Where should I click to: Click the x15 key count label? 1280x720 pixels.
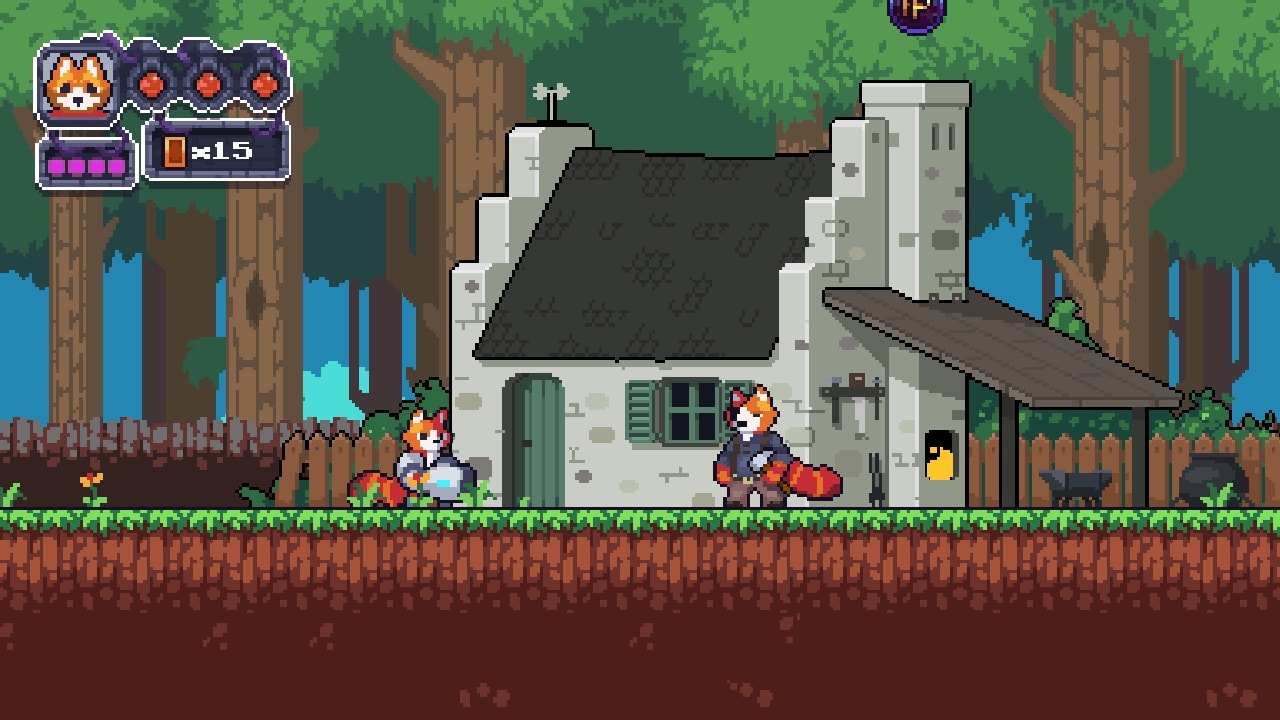click(219, 150)
